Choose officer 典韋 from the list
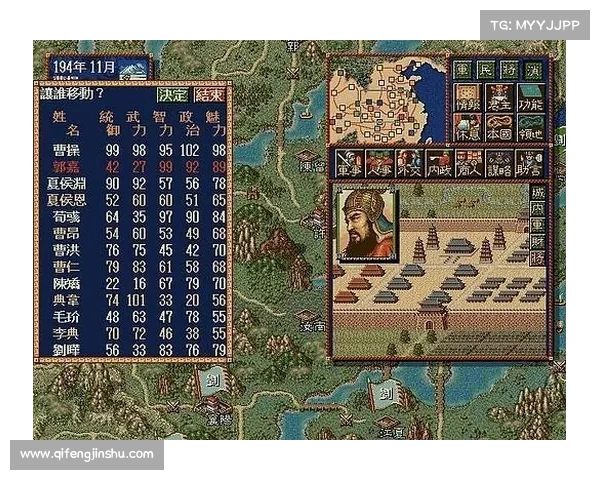This screenshot has width=600, height=480. [x=66, y=298]
